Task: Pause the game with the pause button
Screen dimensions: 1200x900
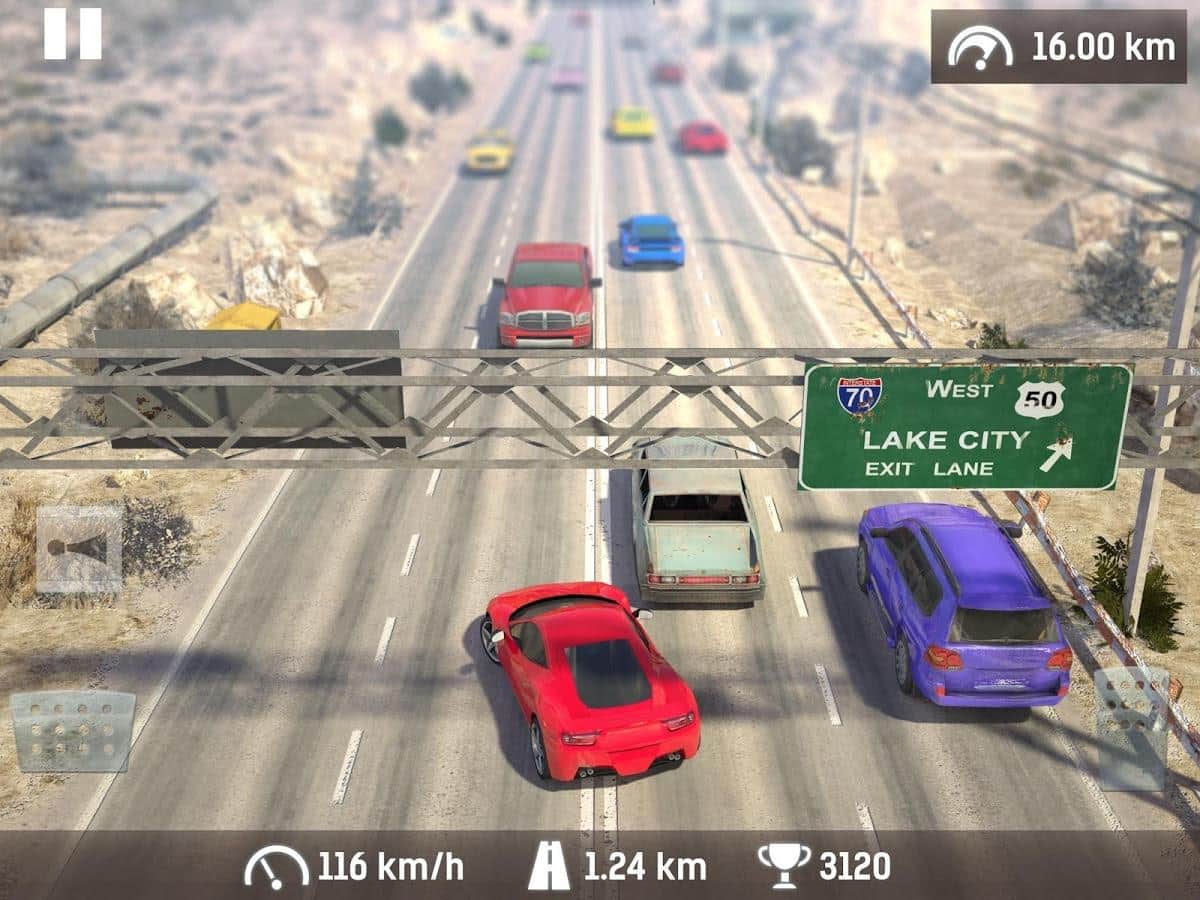Action: pos(72,34)
